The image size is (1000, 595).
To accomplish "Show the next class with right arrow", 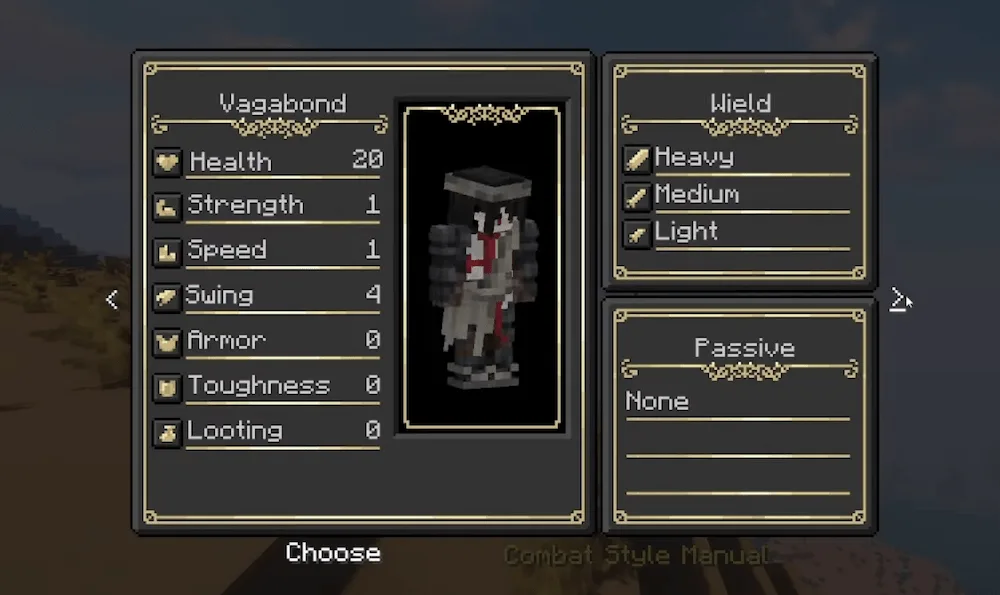I will 899,299.
